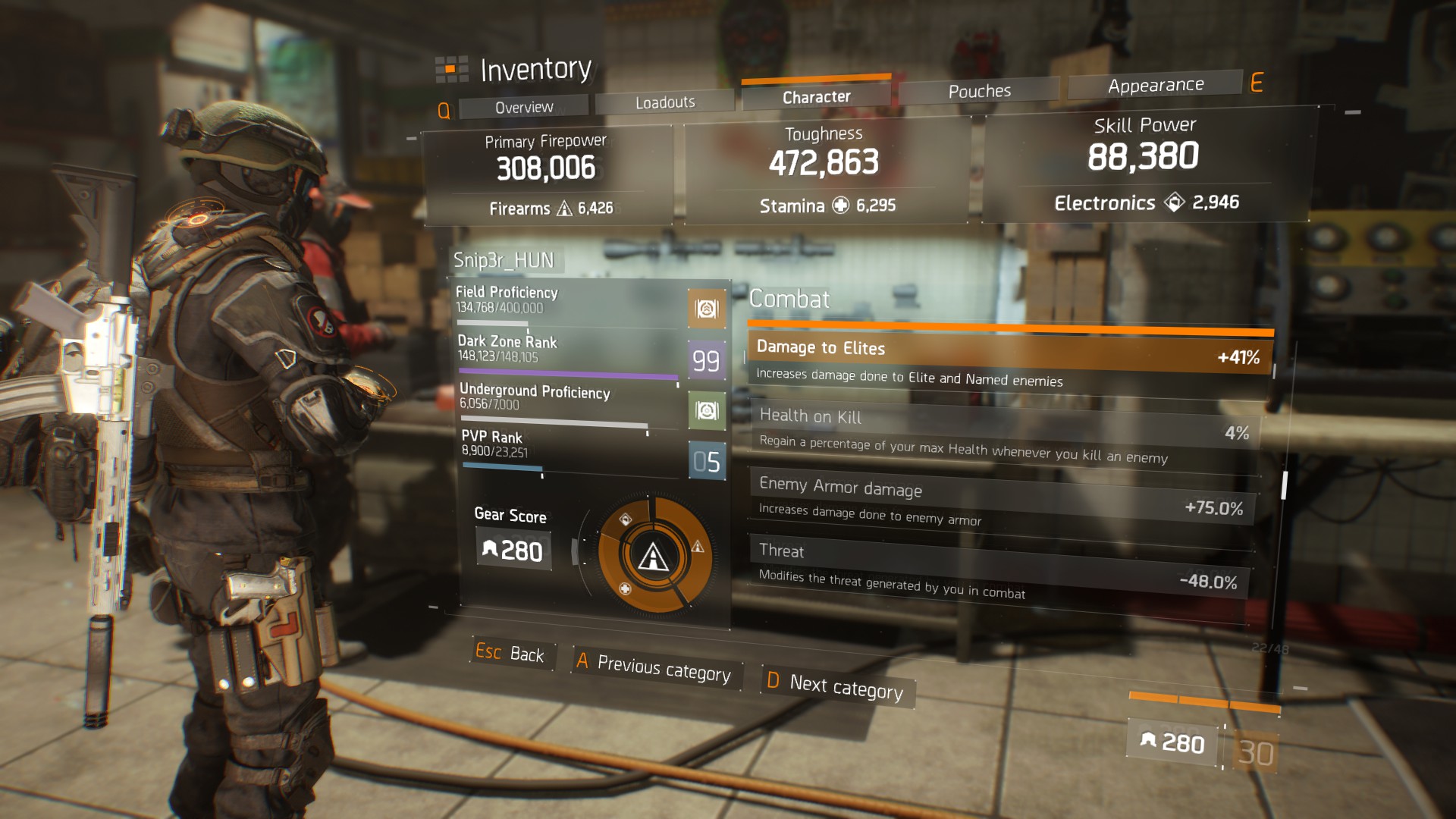Viewport: 1456px width, 819px height.
Task: Open the Loadouts tab
Action: click(x=665, y=102)
